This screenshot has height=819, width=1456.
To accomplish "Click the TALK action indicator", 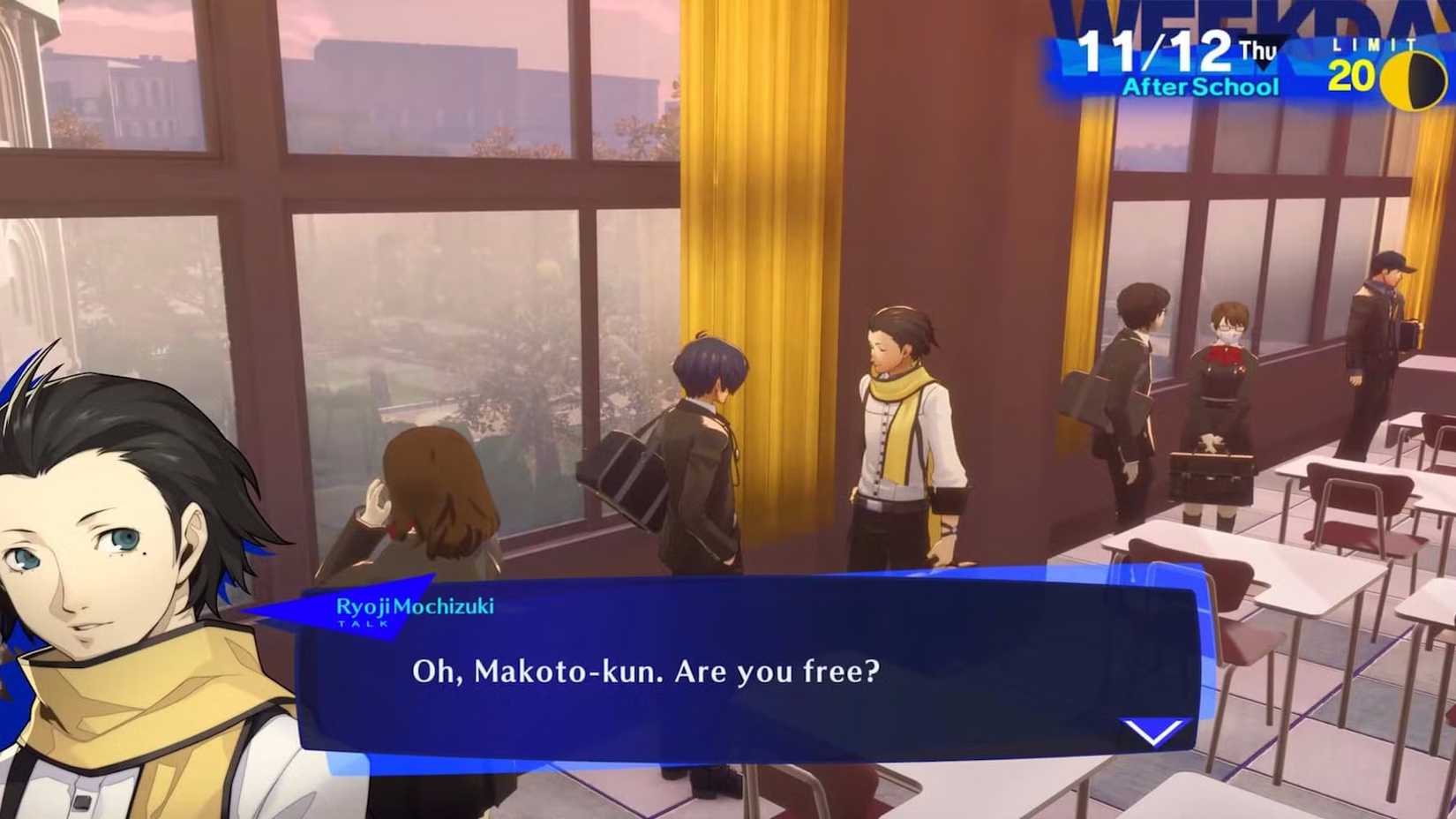I will pyautogui.click(x=361, y=625).
